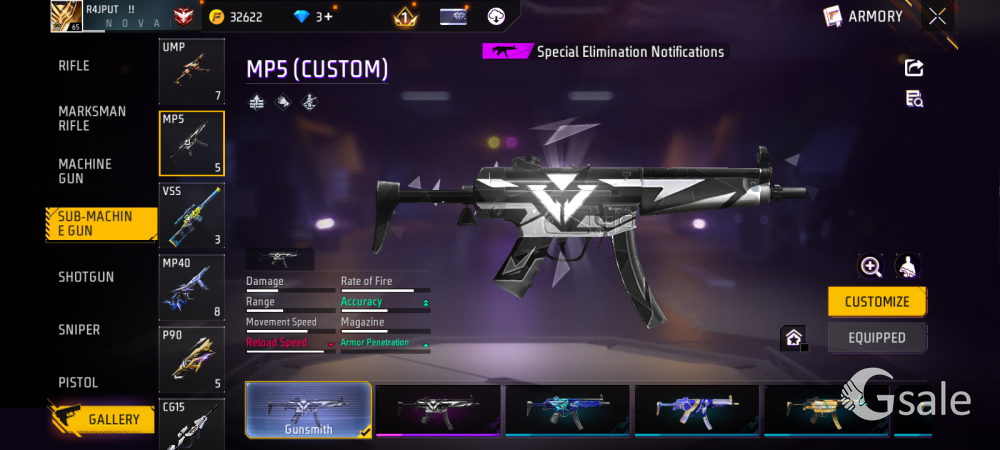Screen dimensions: 1000x450
Task: Select the Gunsmith skin thumbnail
Action: (308, 410)
